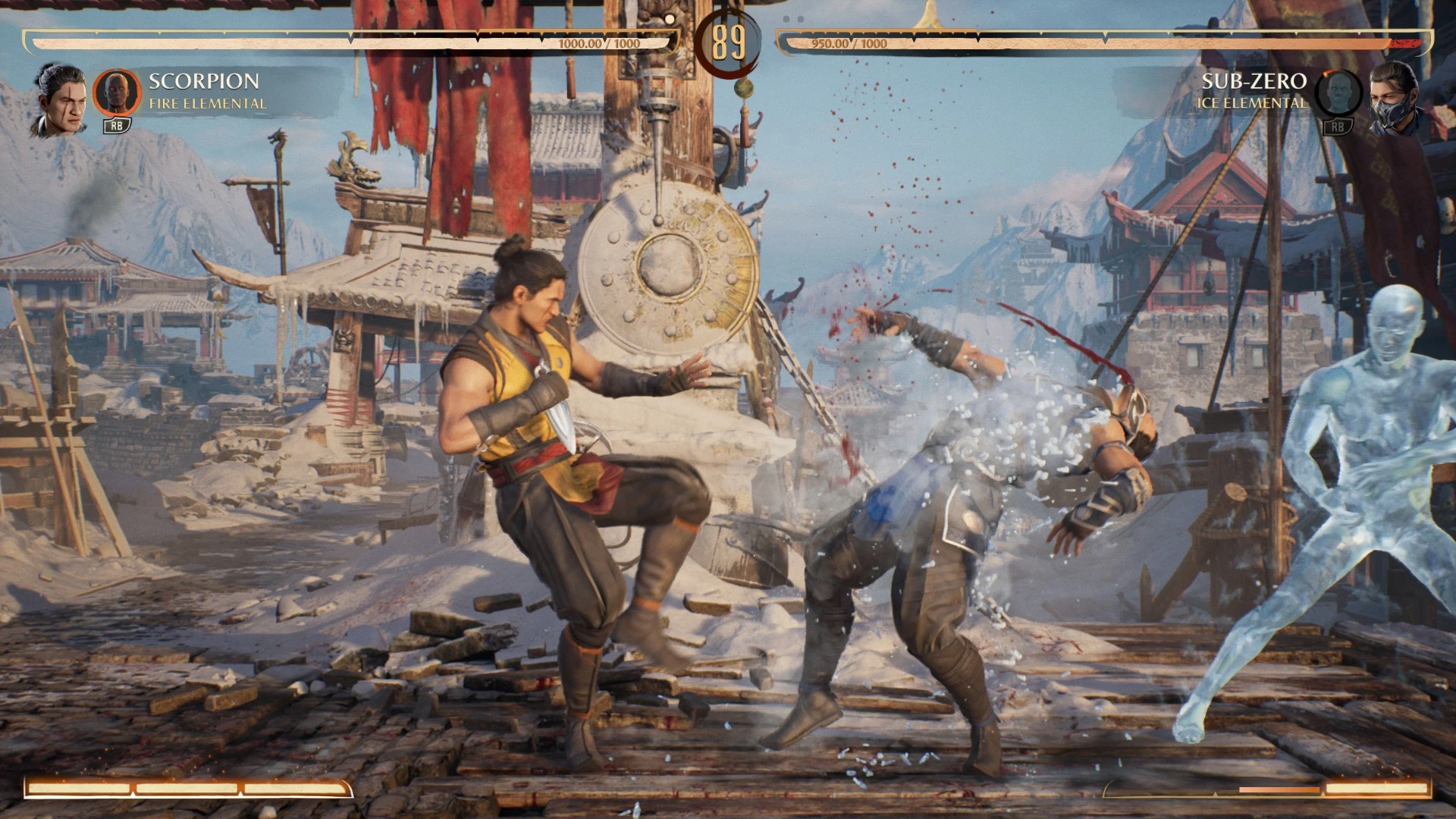Select the SCORPION name label
1456x819 pixels.
[203, 83]
